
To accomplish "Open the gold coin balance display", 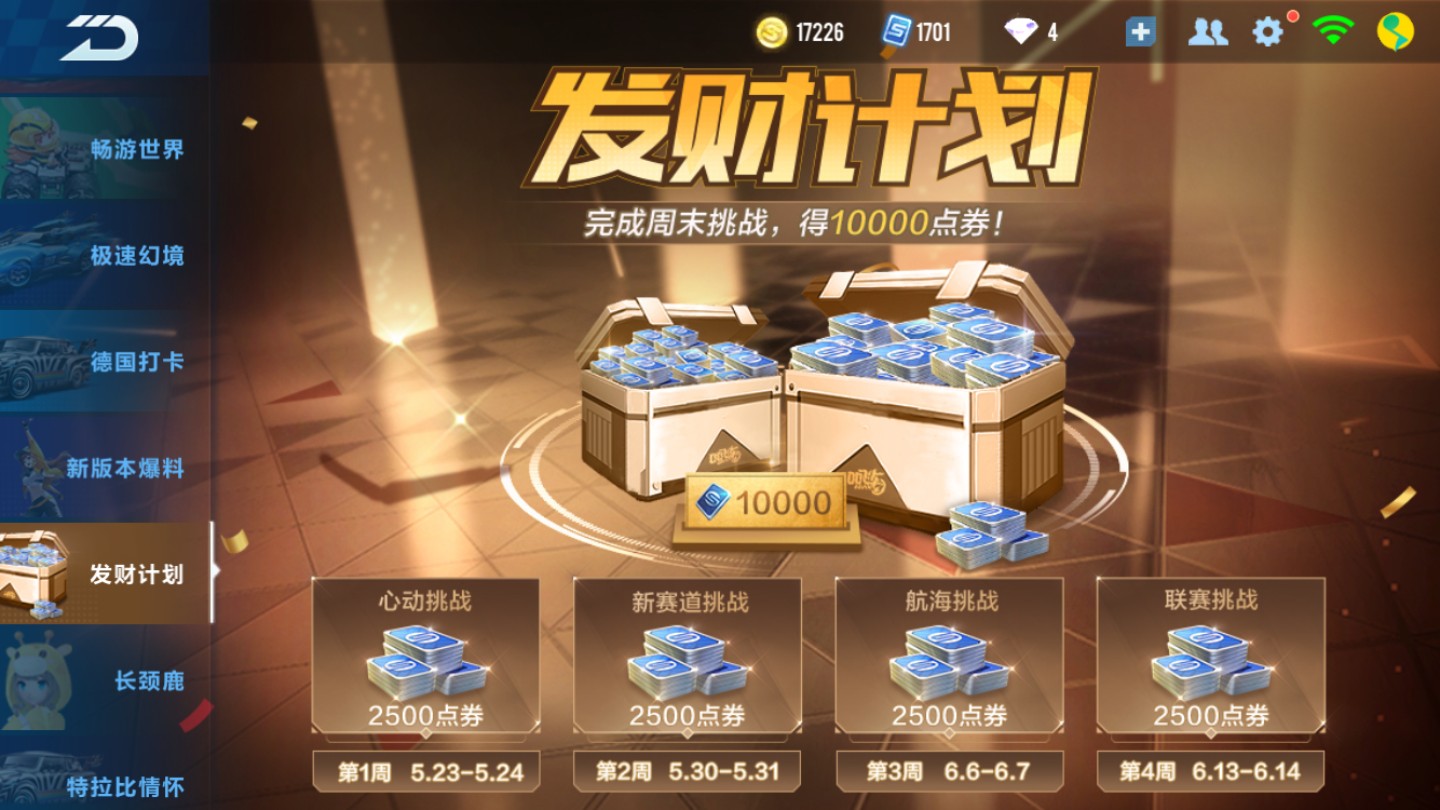I will coord(800,32).
